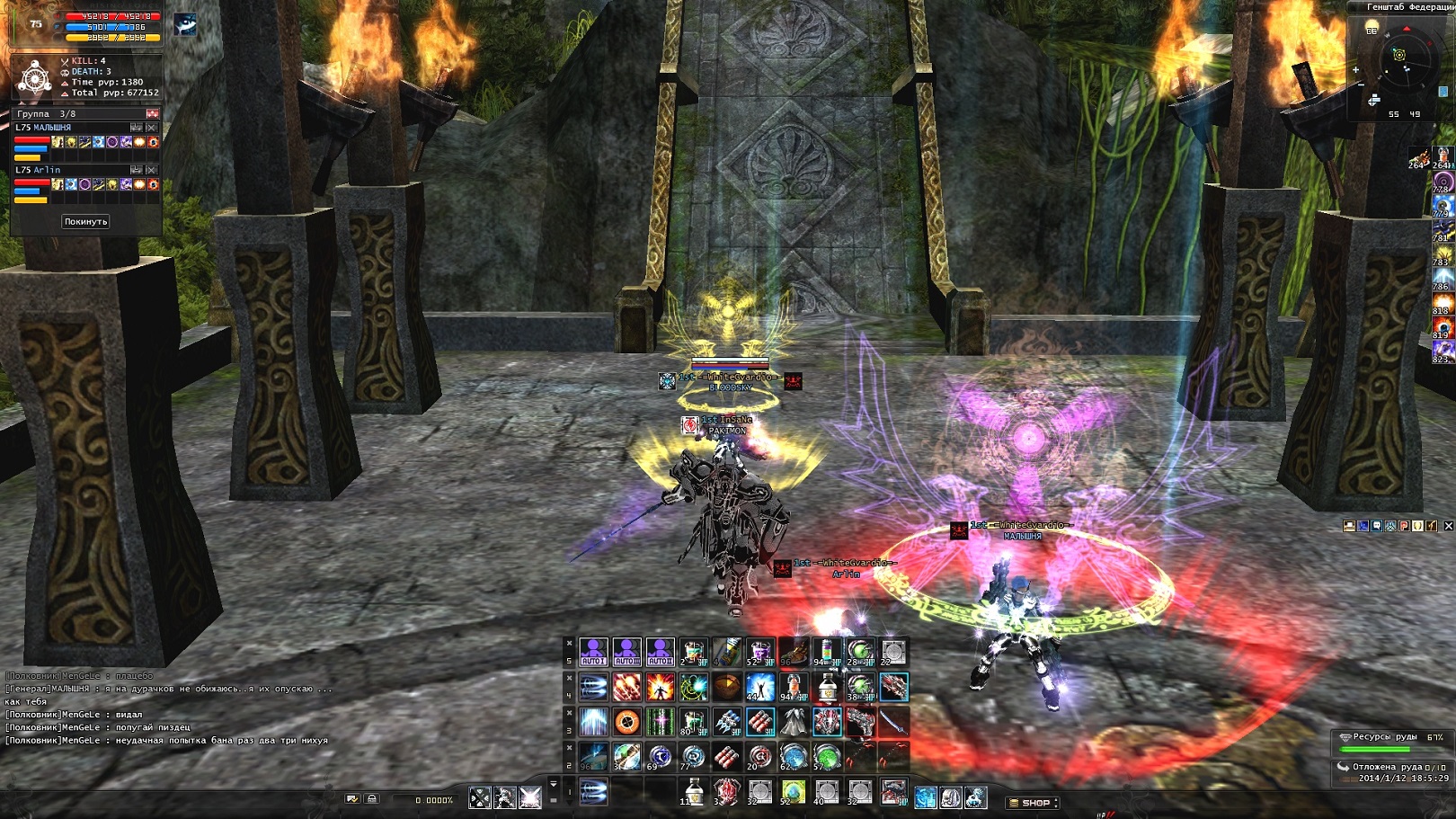
Task: Select the silver cloak item slot
Action: [x=793, y=722]
